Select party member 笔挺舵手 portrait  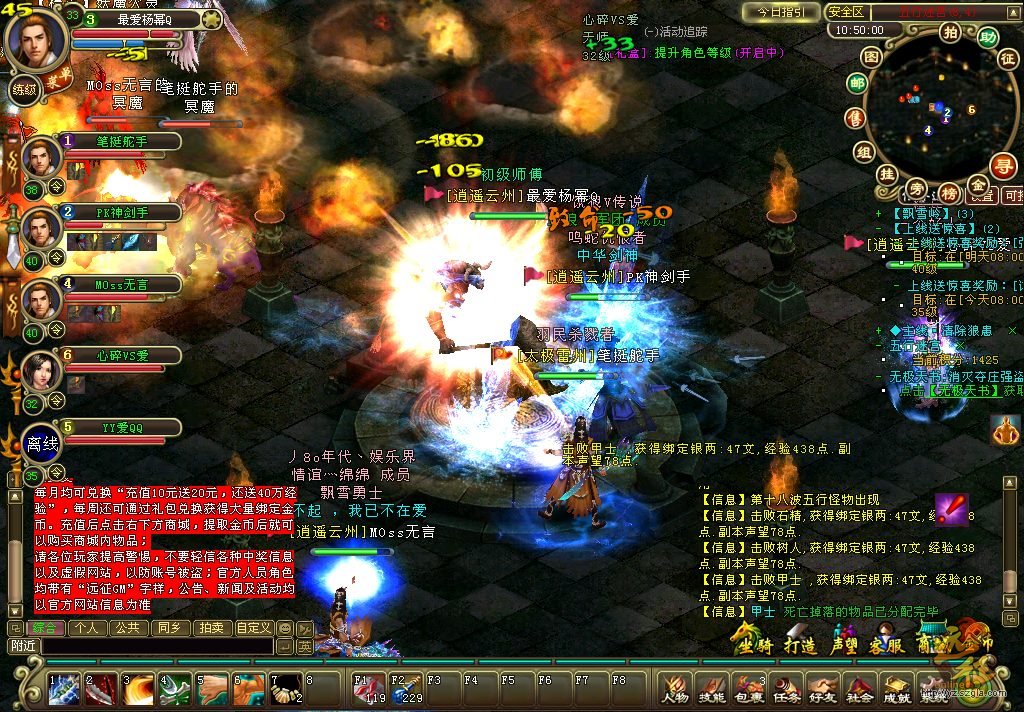(x=42, y=158)
